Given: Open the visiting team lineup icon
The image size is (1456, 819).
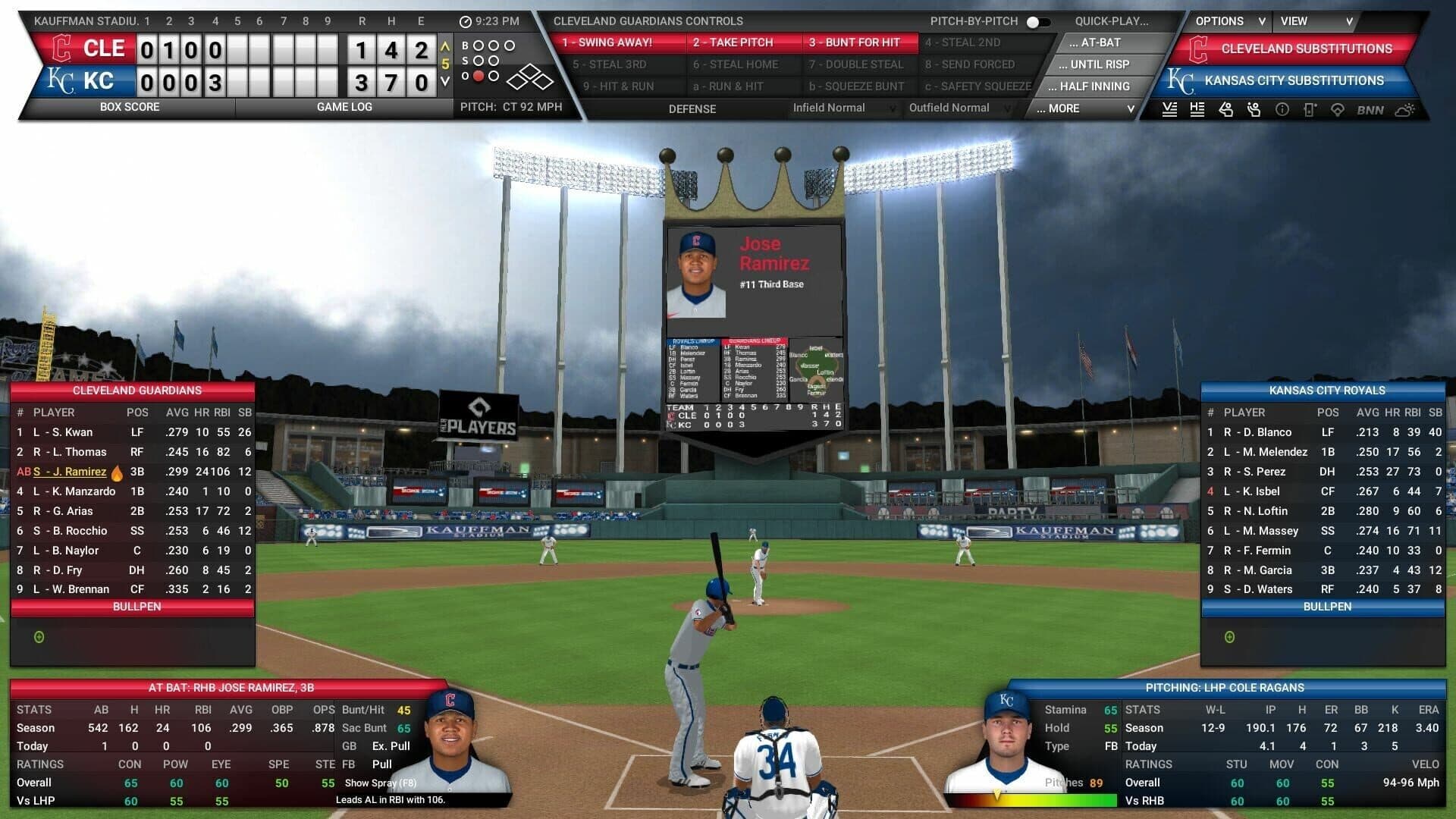Looking at the screenshot, I should [x=1170, y=110].
